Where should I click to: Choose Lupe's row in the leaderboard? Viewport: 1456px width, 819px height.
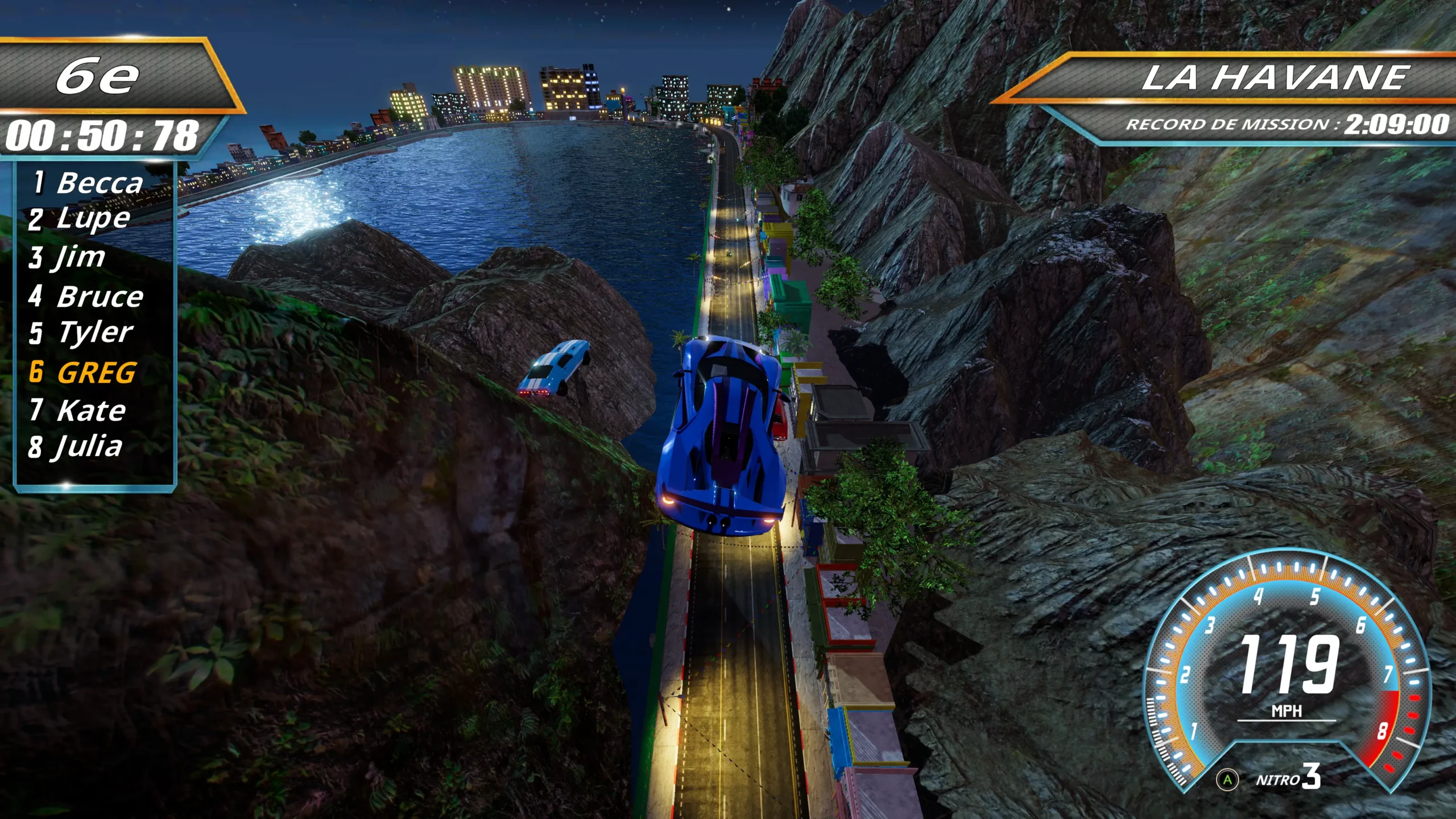click(x=80, y=219)
